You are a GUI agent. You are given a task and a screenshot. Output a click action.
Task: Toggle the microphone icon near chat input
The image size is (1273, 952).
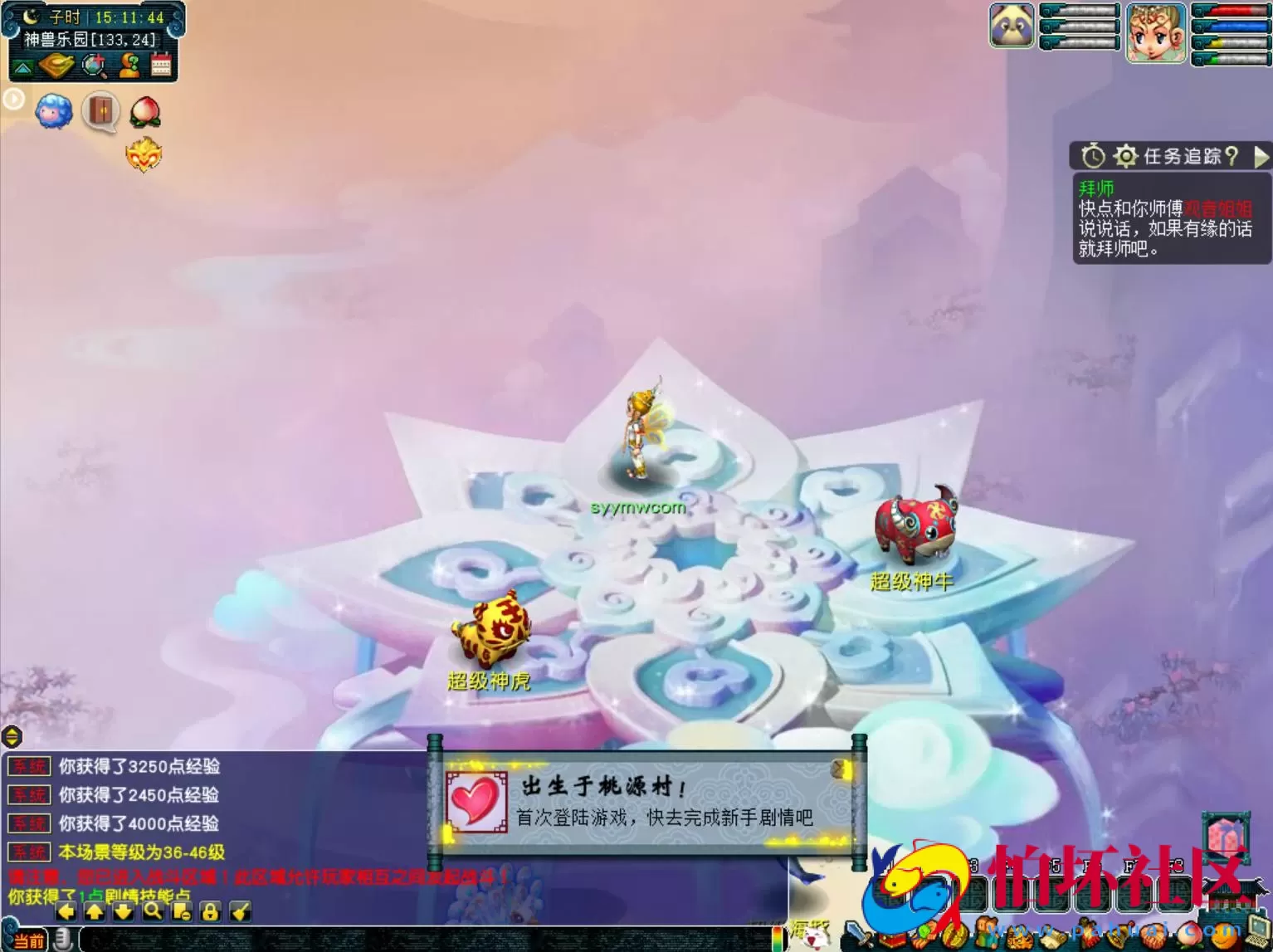[x=63, y=939]
